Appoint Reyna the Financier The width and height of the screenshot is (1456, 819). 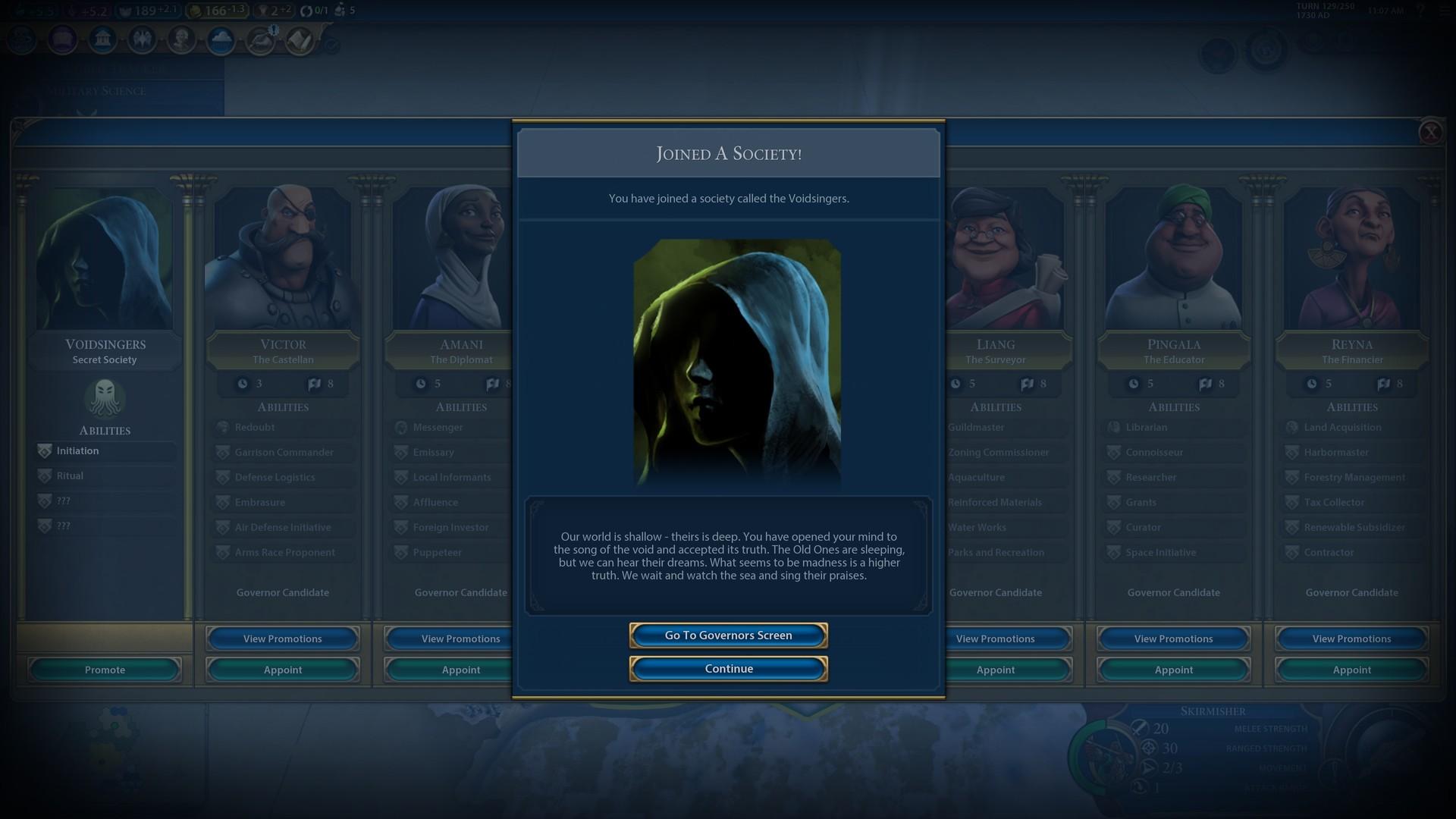click(x=1351, y=670)
